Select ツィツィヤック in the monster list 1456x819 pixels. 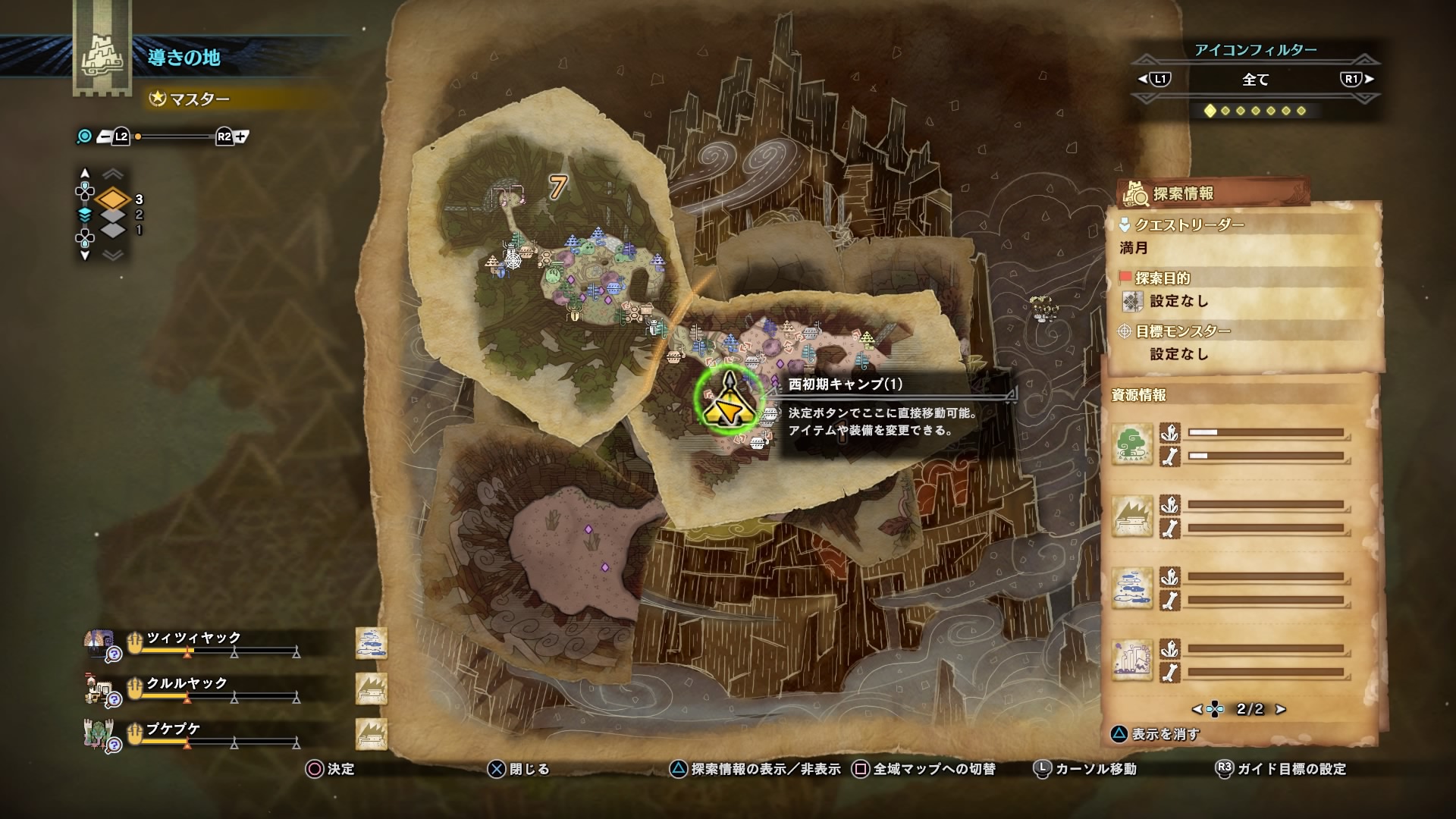193,638
